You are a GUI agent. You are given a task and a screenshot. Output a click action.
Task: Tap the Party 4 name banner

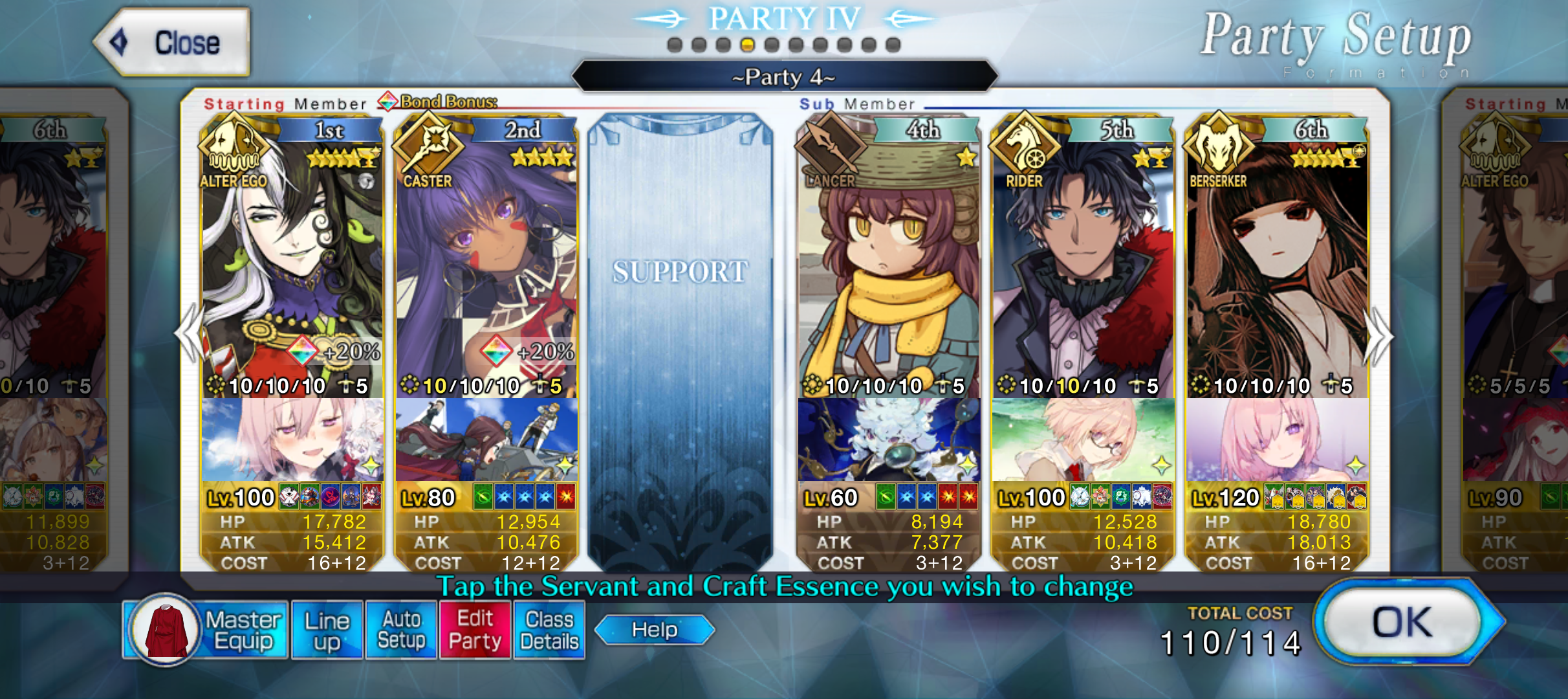(784, 77)
